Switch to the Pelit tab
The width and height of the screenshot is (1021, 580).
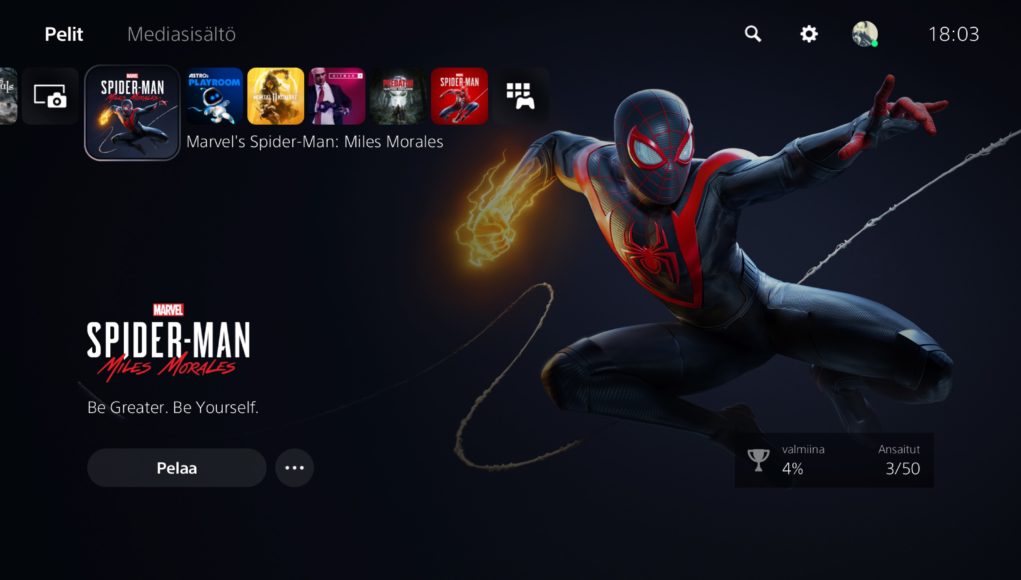(64, 34)
